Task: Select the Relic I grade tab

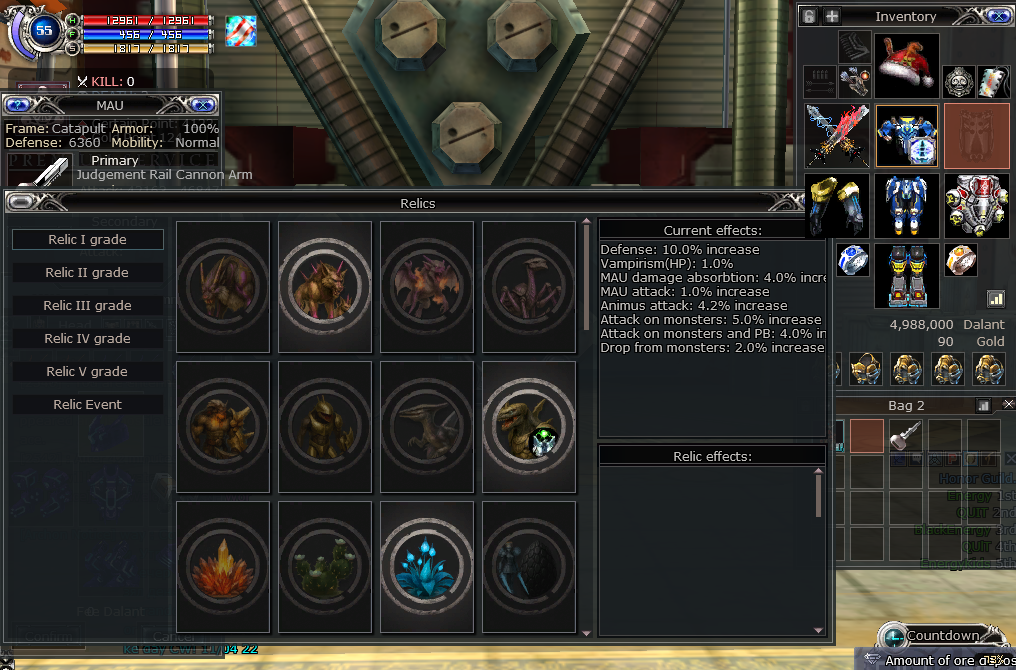Action: click(88, 240)
